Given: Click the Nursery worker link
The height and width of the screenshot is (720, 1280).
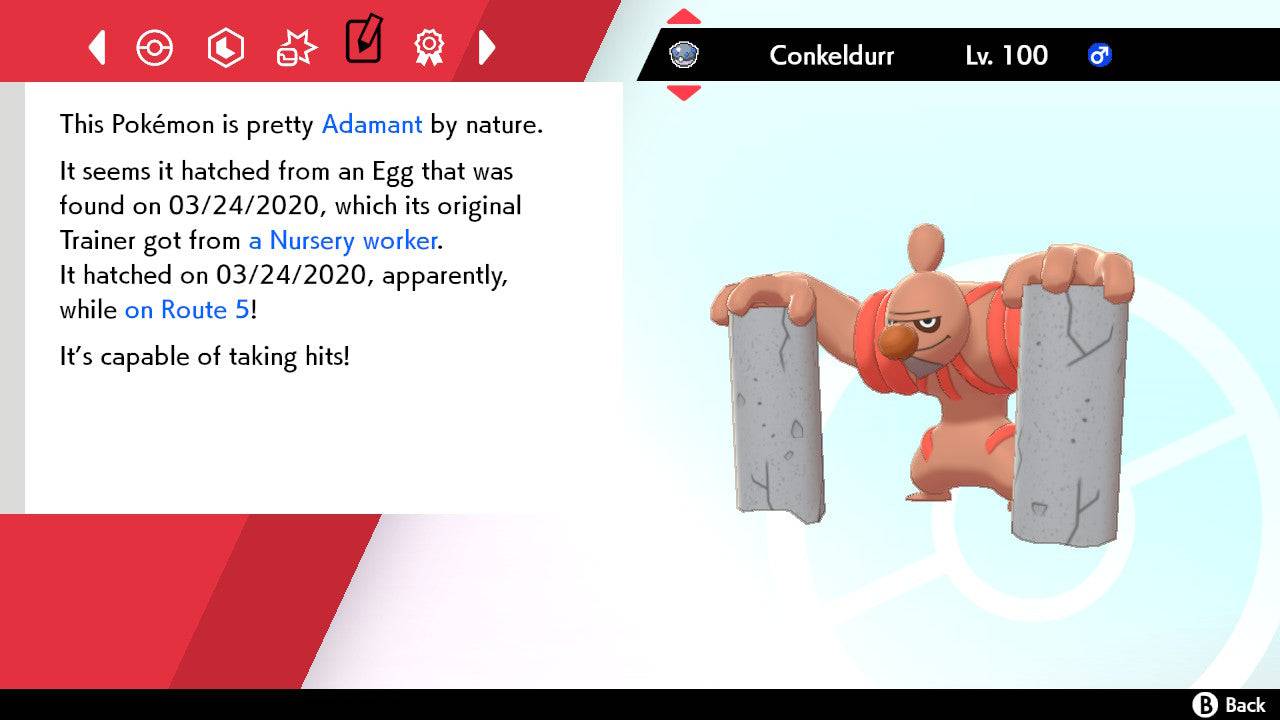Looking at the screenshot, I should 342,240.
